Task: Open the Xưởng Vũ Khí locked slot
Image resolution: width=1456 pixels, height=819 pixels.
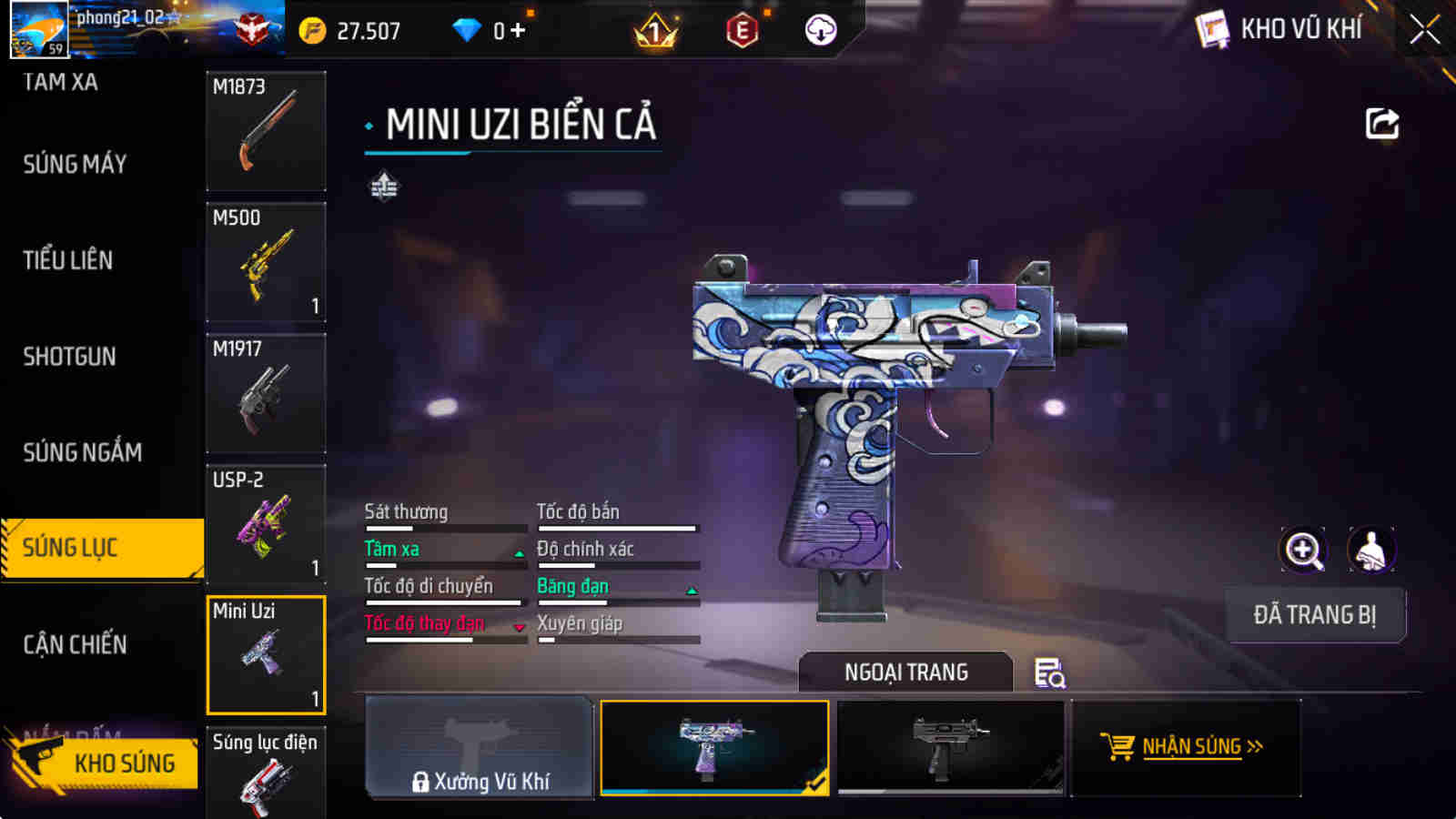Action: 480,747
